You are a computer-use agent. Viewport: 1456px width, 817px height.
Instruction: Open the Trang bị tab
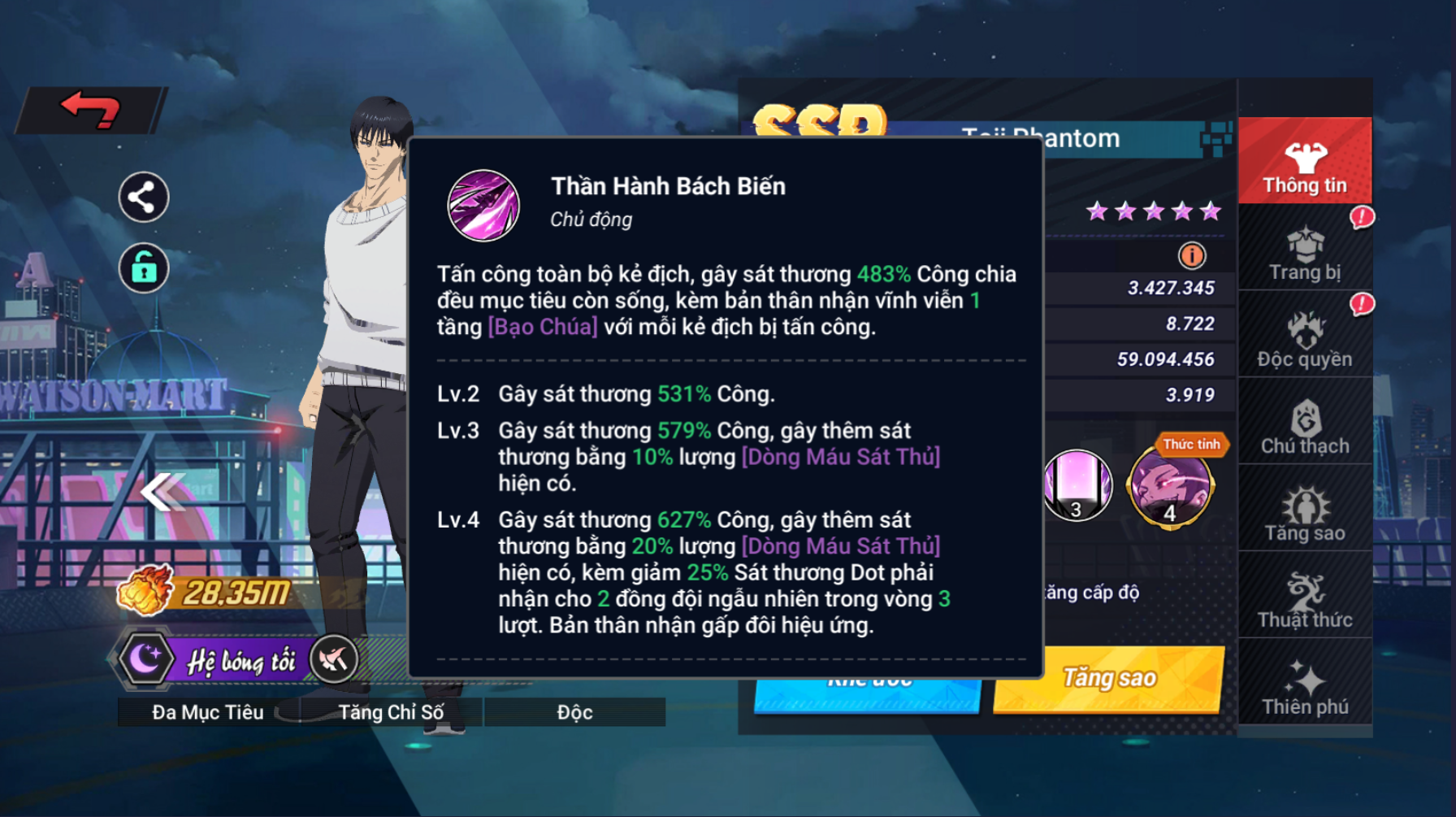(1305, 254)
